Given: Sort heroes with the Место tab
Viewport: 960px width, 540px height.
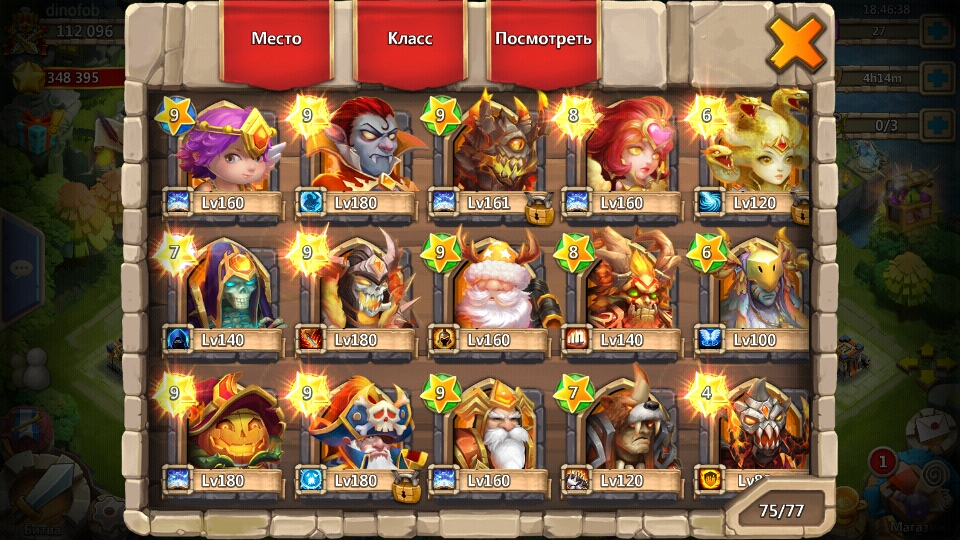Looking at the screenshot, I should coord(276,40).
